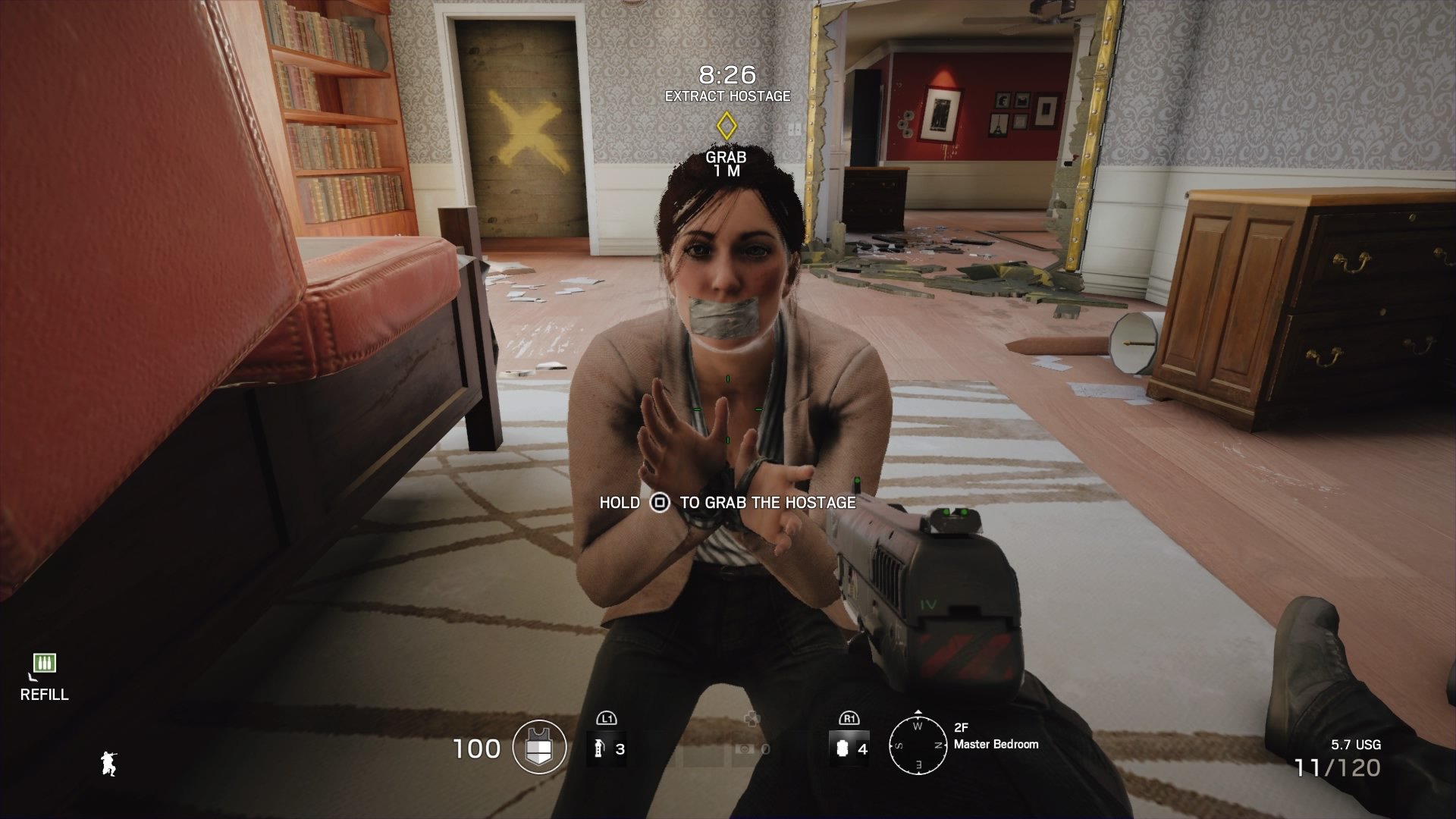Viewport: 1456px width, 819px height.
Task: Click the yellow diamond Grab objective marker
Action: (x=726, y=125)
